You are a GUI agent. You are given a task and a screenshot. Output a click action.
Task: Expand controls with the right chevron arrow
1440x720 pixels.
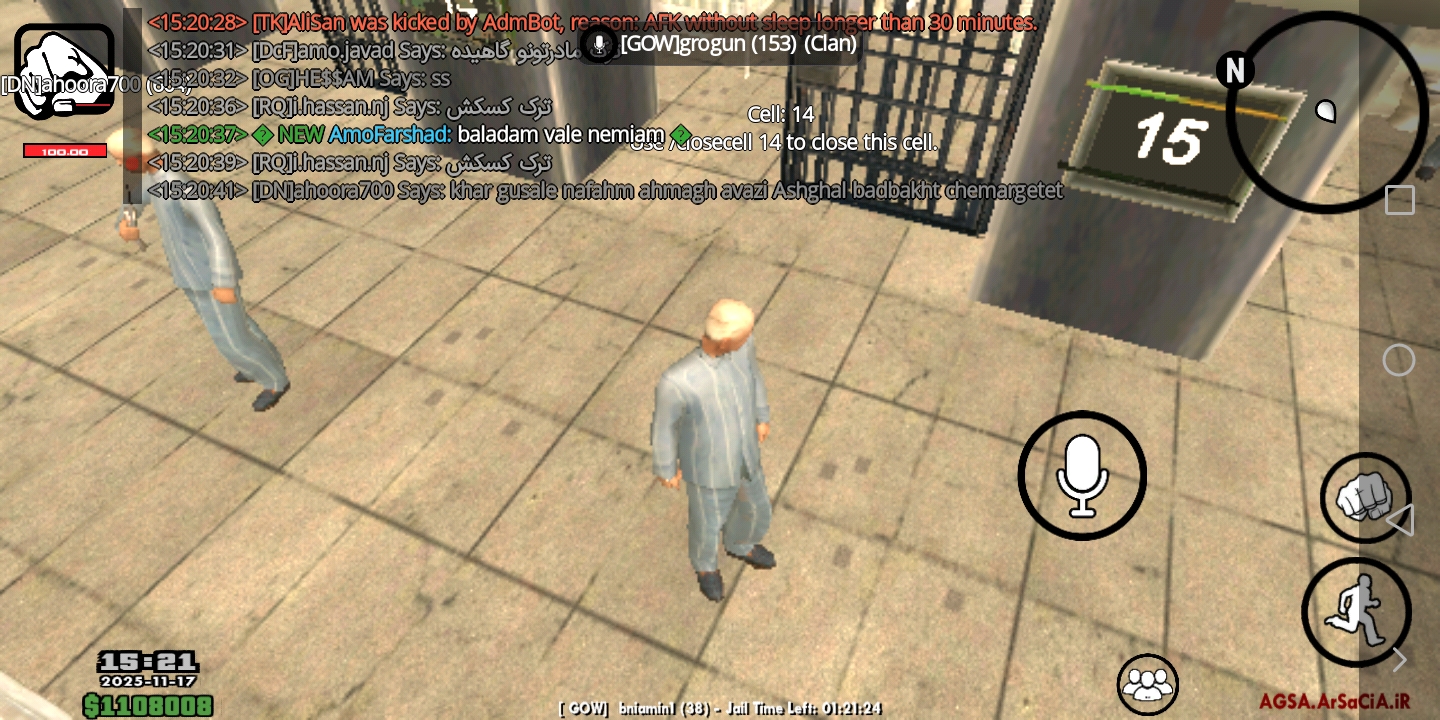pyautogui.click(x=1400, y=660)
